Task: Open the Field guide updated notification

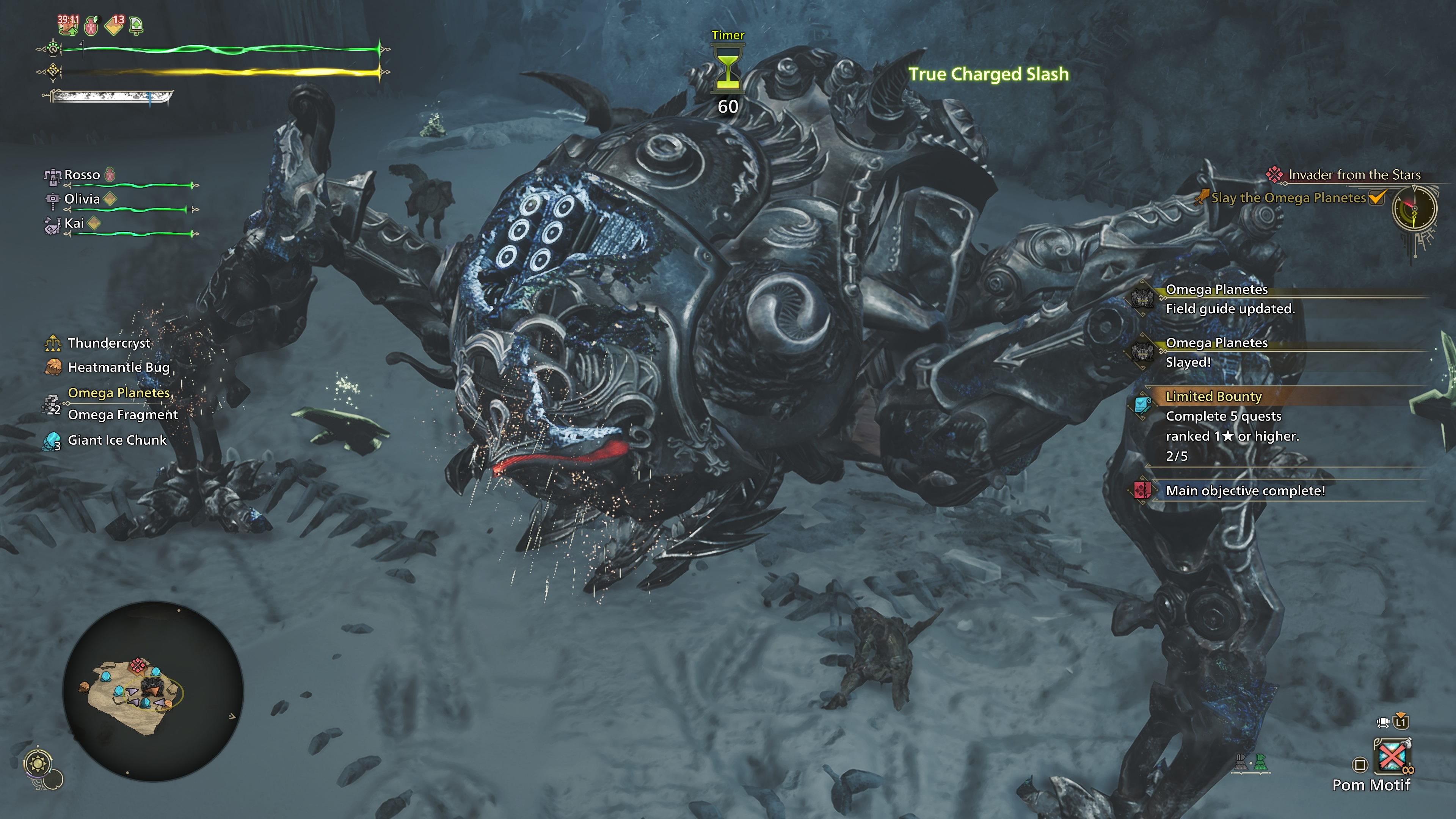Action: [x=1229, y=309]
